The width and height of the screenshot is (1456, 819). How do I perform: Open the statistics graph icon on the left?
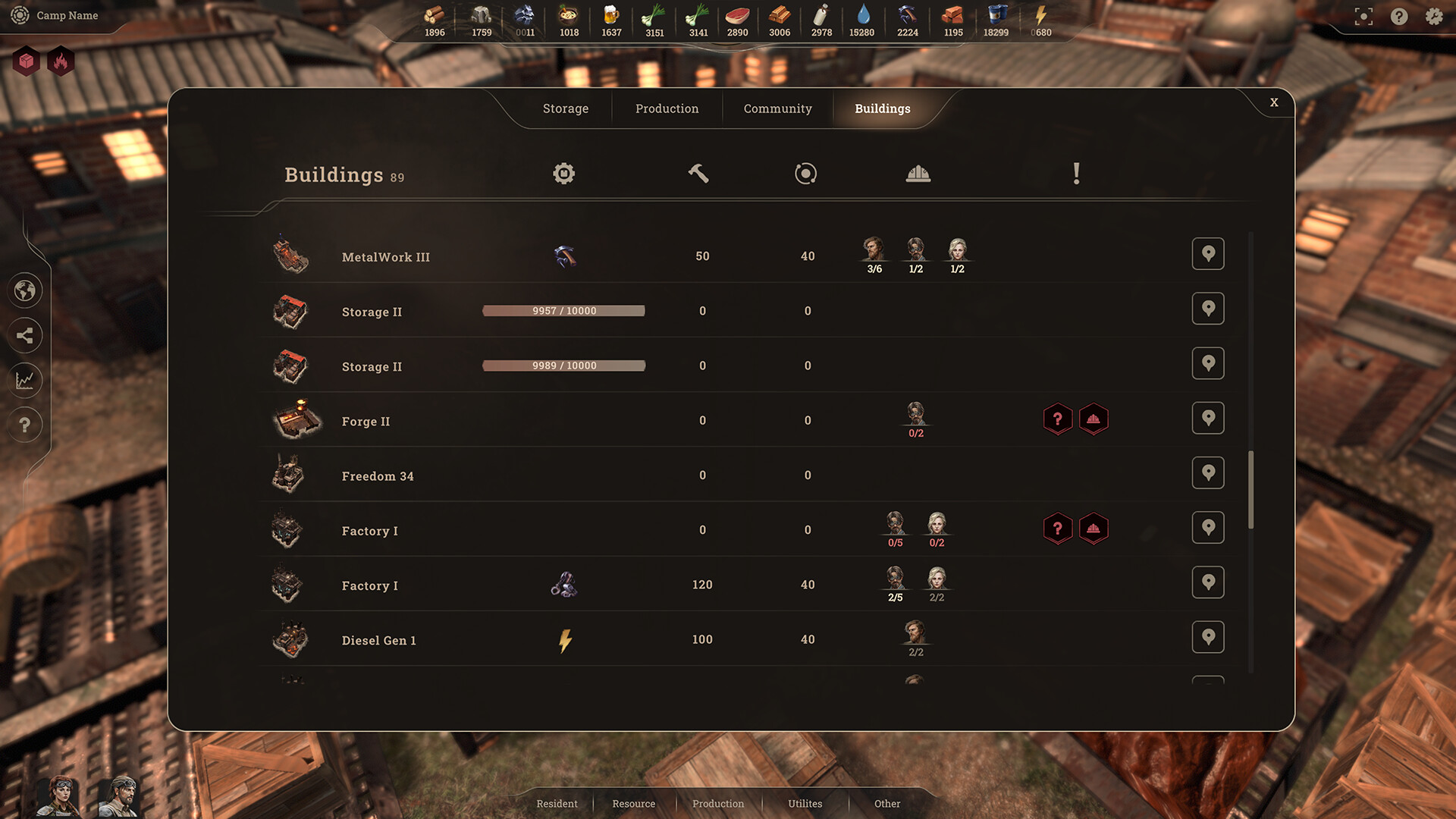[25, 380]
